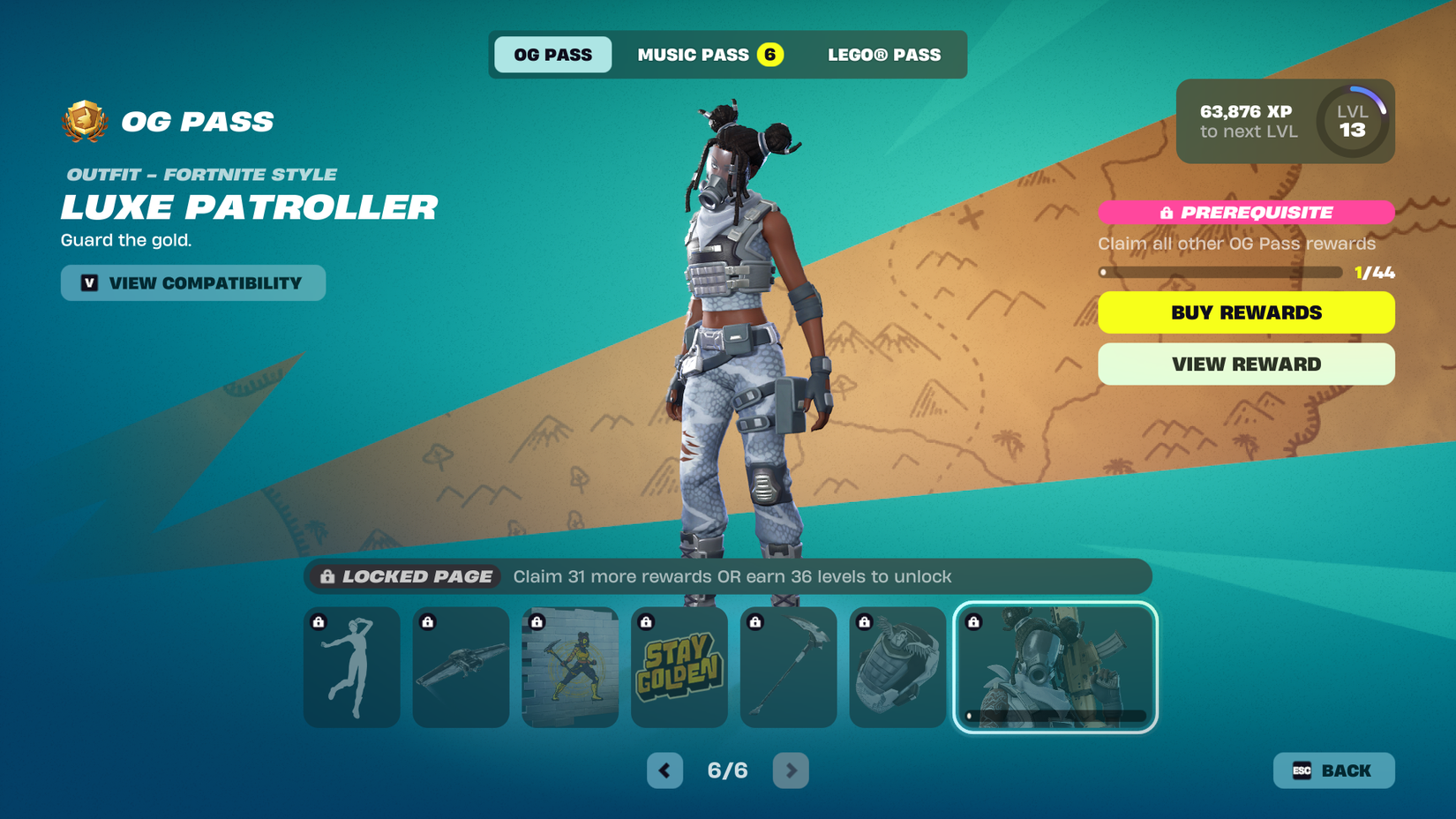Click the Stay Golden reward tile
The image size is (1456, 819).
679,667
